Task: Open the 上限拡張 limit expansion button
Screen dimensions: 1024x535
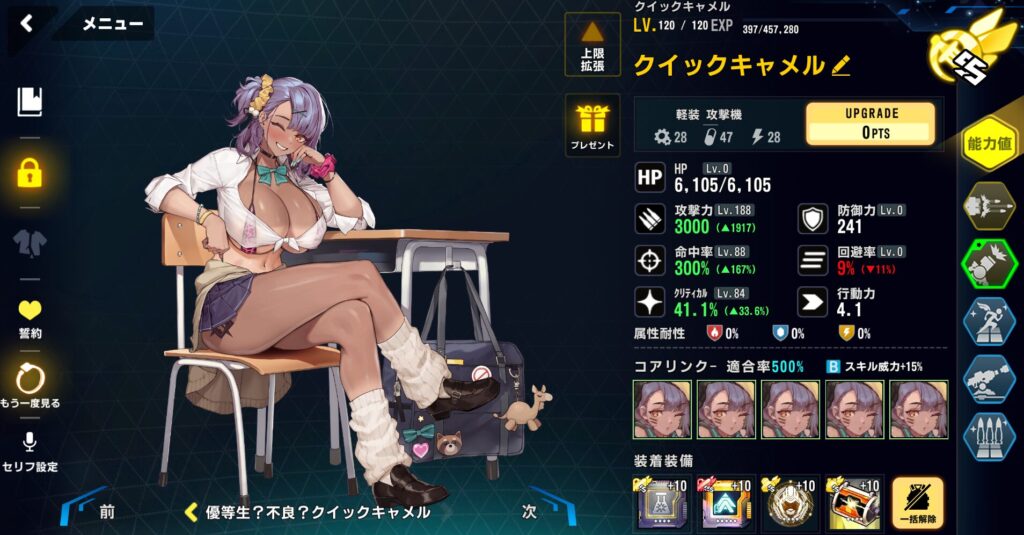Action: coord(592,45)
